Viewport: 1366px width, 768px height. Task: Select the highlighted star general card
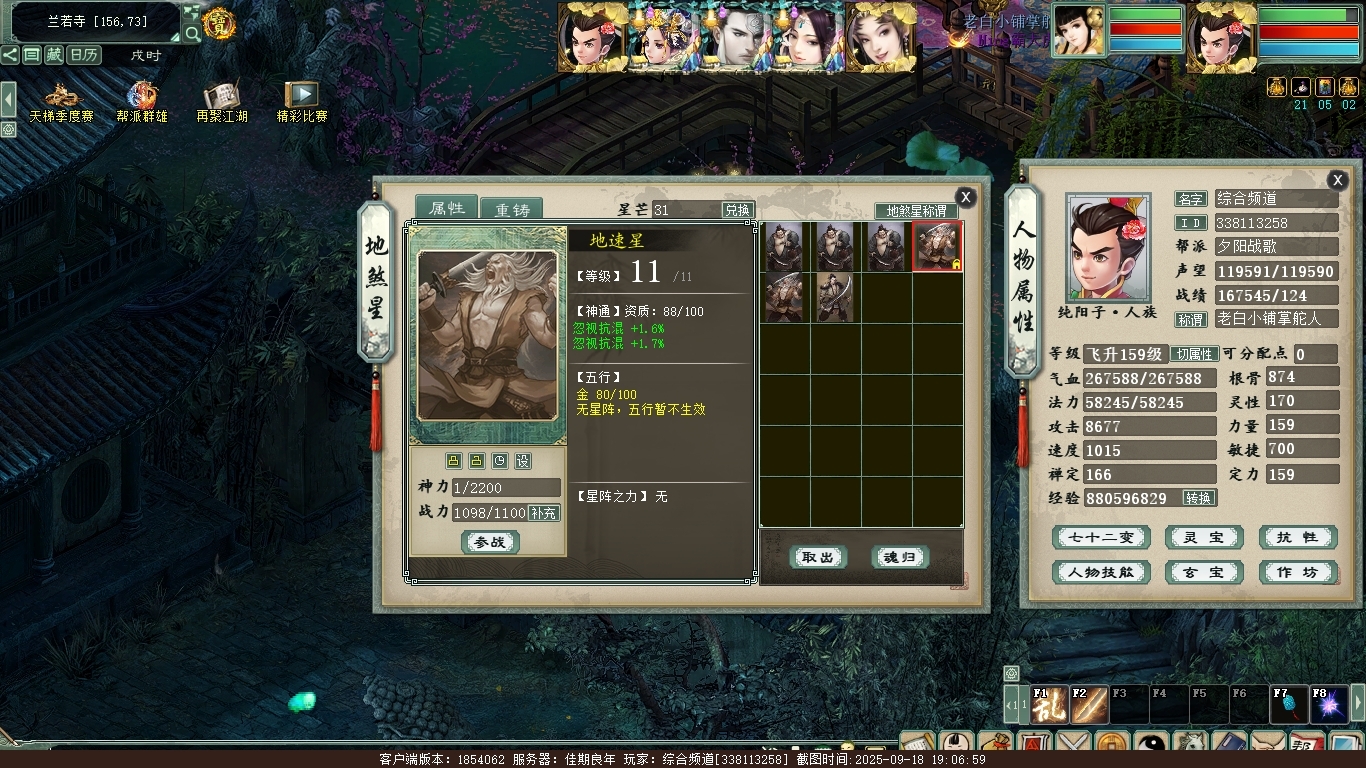pos(937,247)
